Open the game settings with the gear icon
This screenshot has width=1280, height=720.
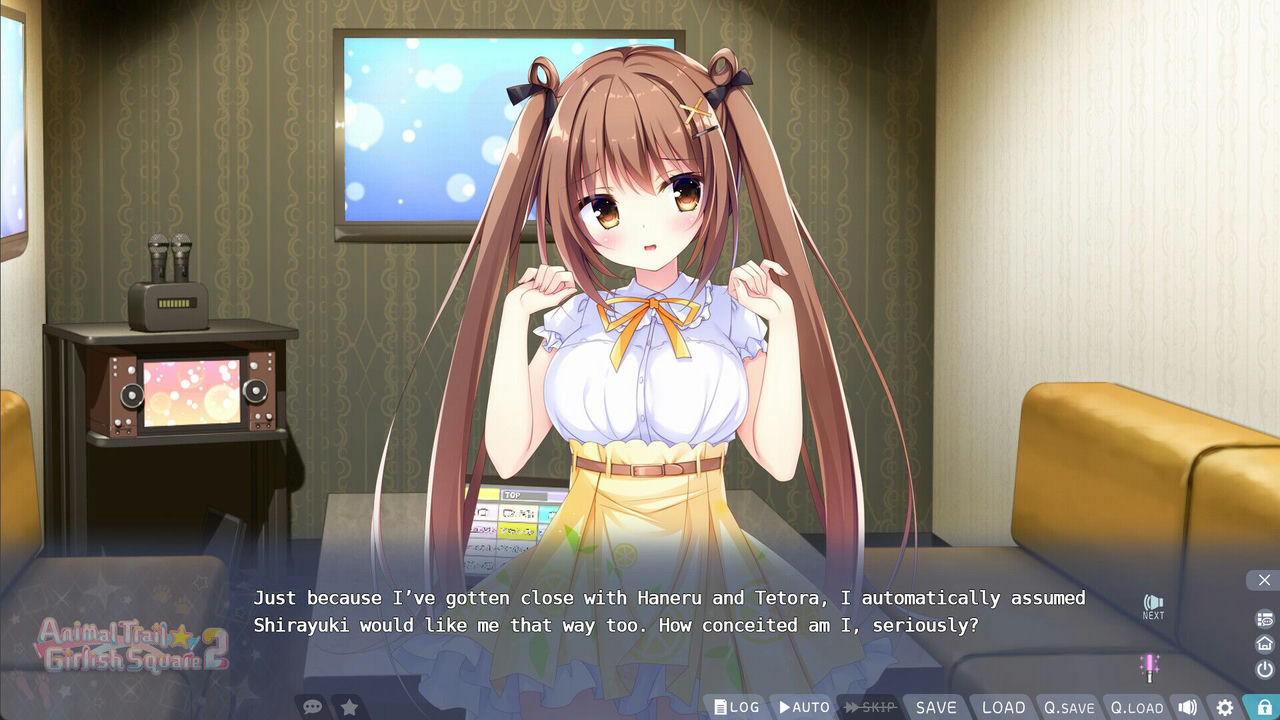pos(1224,707)
